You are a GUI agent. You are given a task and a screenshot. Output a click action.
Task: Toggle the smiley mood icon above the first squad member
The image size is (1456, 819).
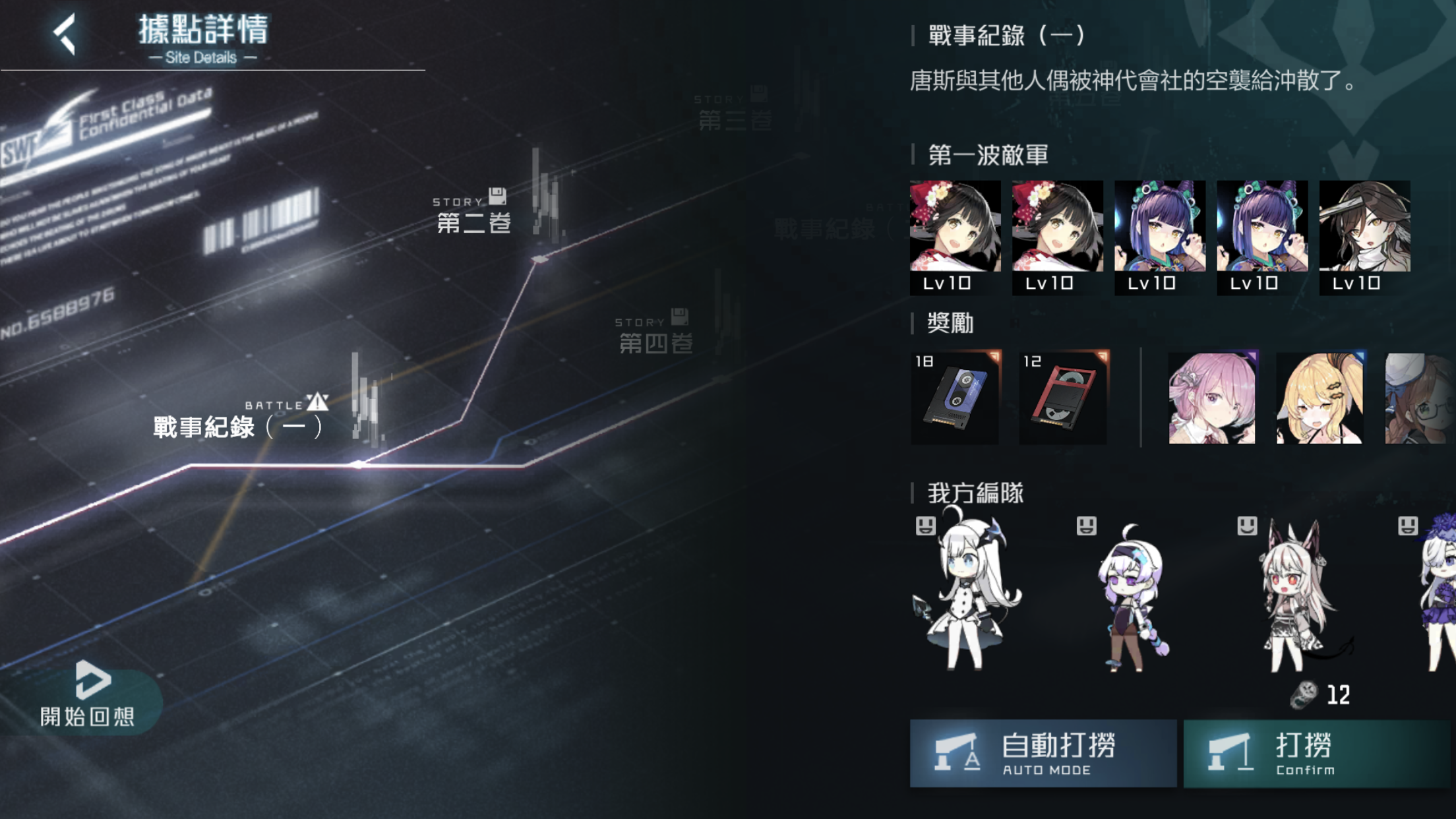tap(926, 526)
